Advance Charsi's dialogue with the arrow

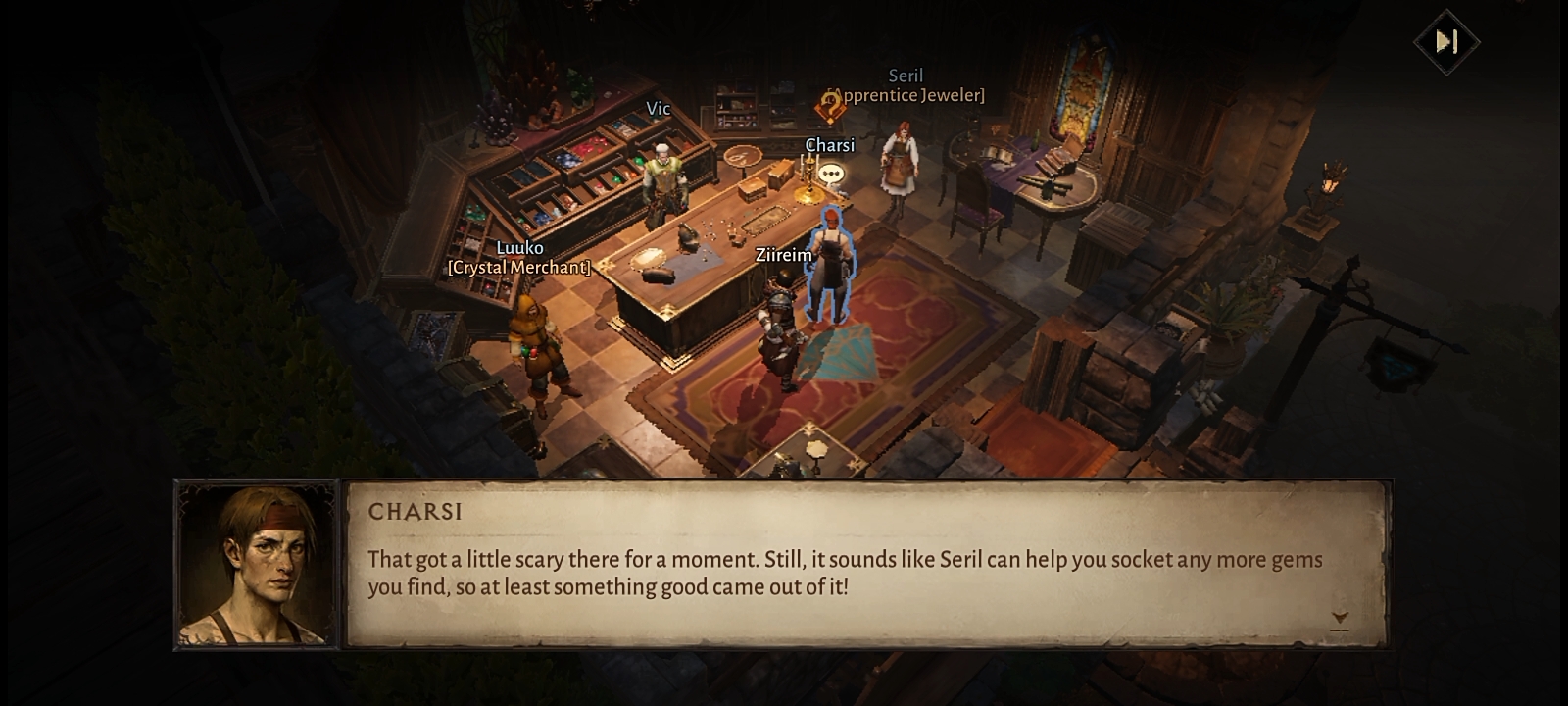1340,618
